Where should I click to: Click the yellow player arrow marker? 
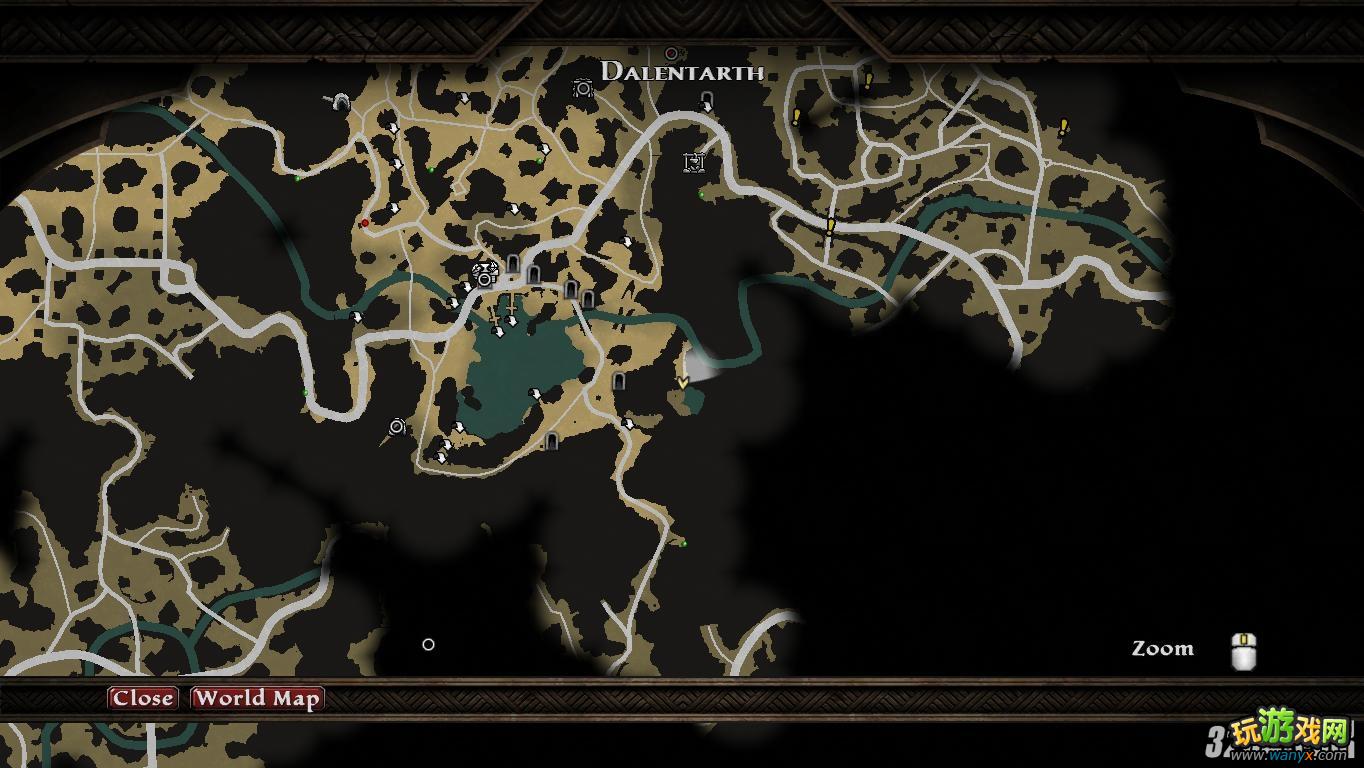(683, 382)
